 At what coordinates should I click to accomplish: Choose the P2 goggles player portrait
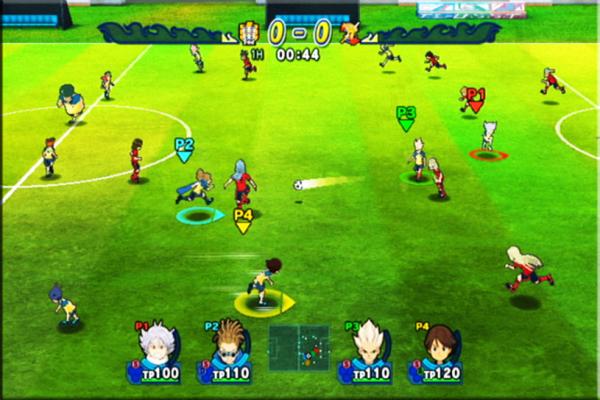(229, 345)
